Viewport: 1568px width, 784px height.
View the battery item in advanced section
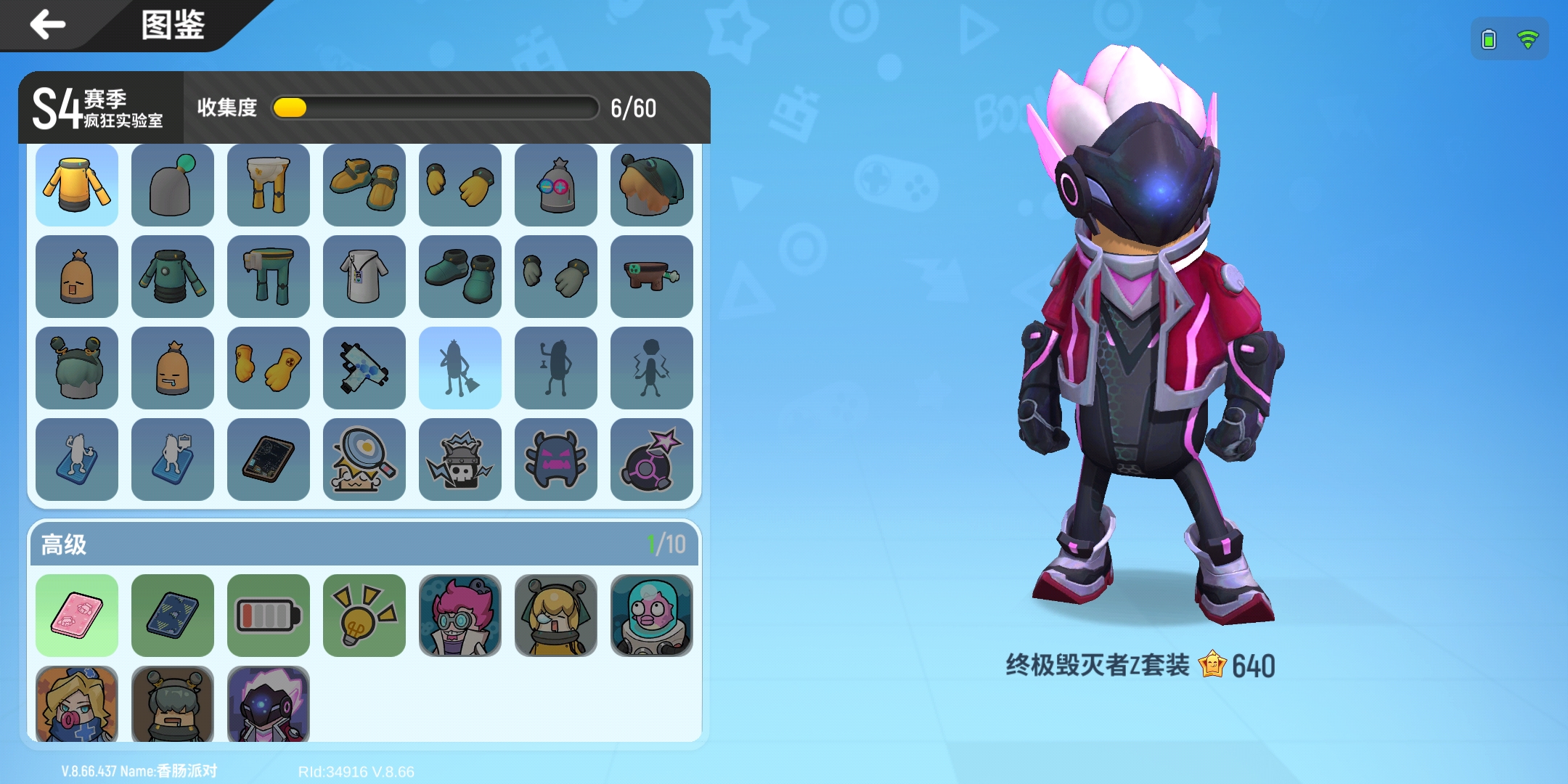click(x=268, y=615)
